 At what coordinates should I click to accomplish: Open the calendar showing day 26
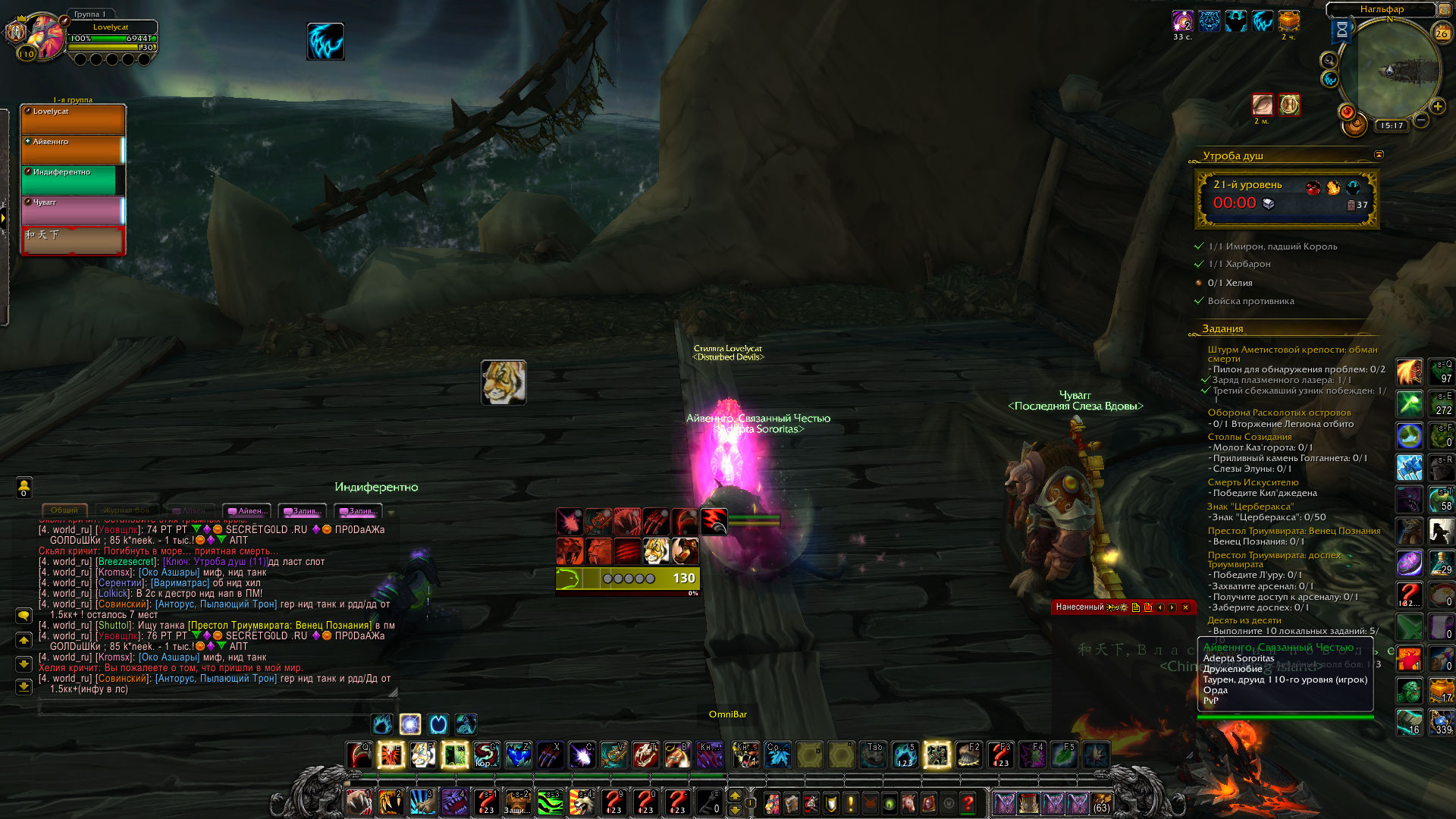tap(1441, 33)
